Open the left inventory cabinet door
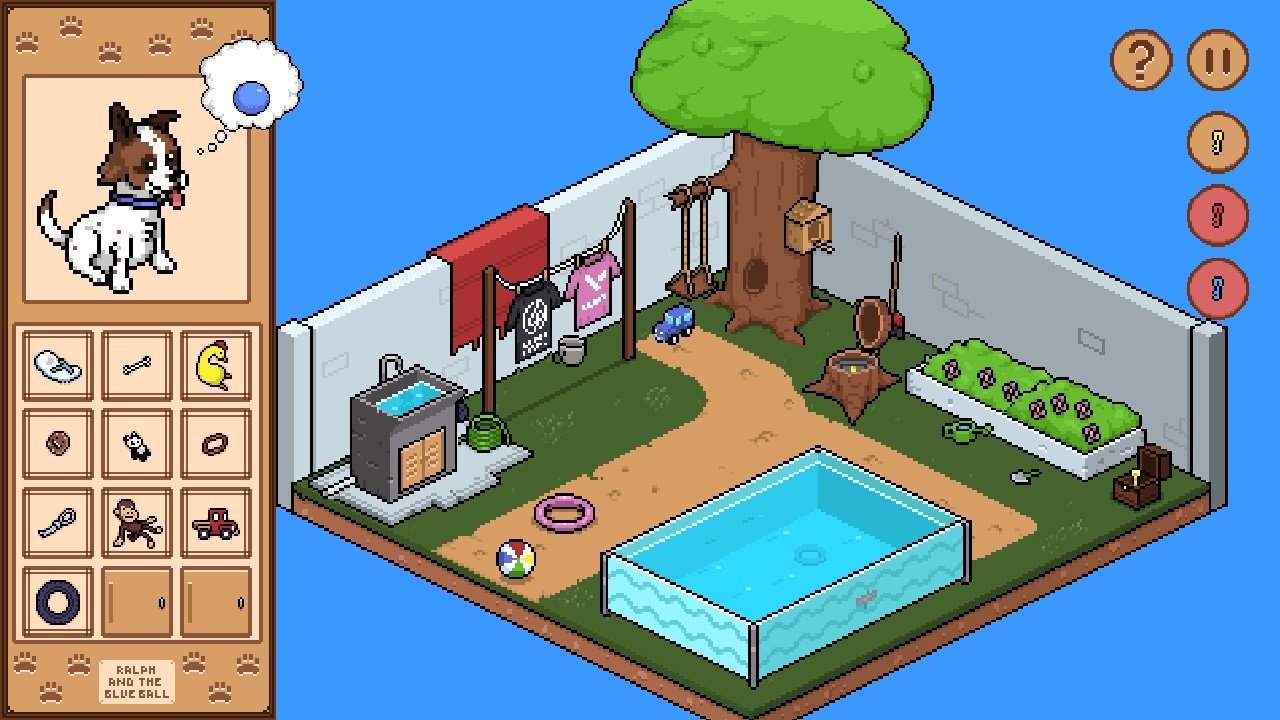Screen dimensions: 1280x720 click(134, 599)
